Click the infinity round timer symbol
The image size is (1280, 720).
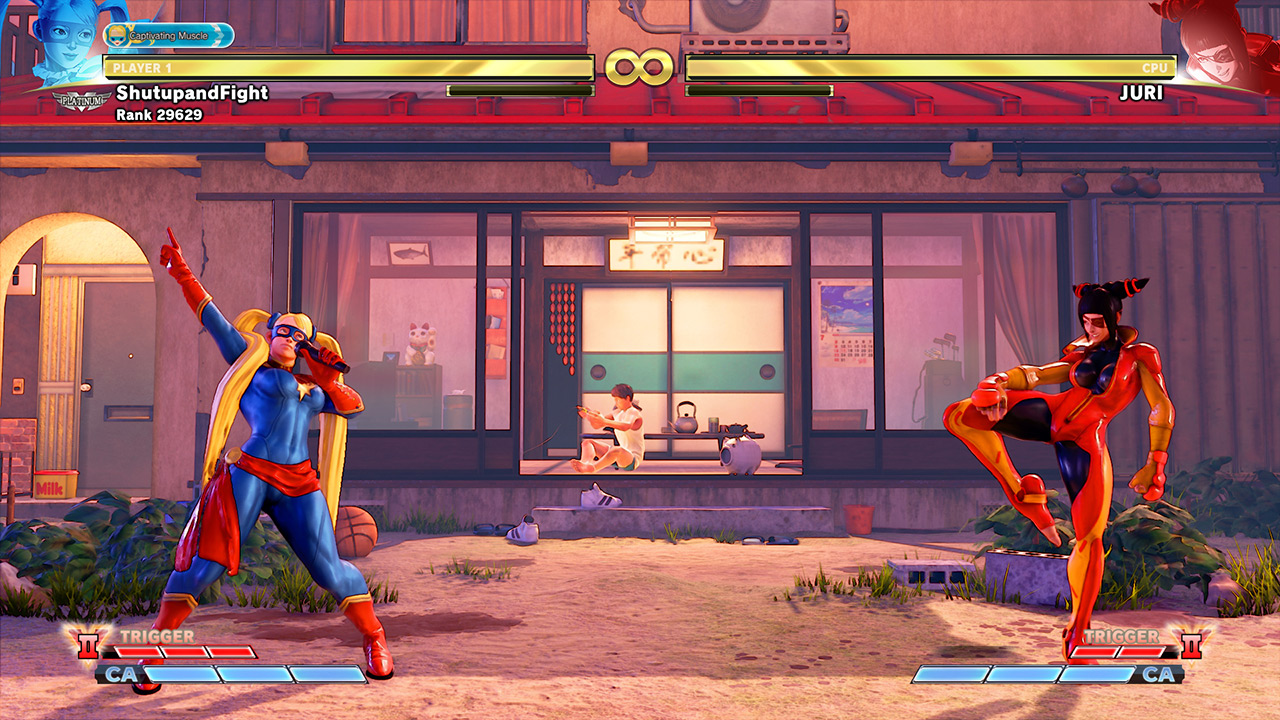coord(640,65)
